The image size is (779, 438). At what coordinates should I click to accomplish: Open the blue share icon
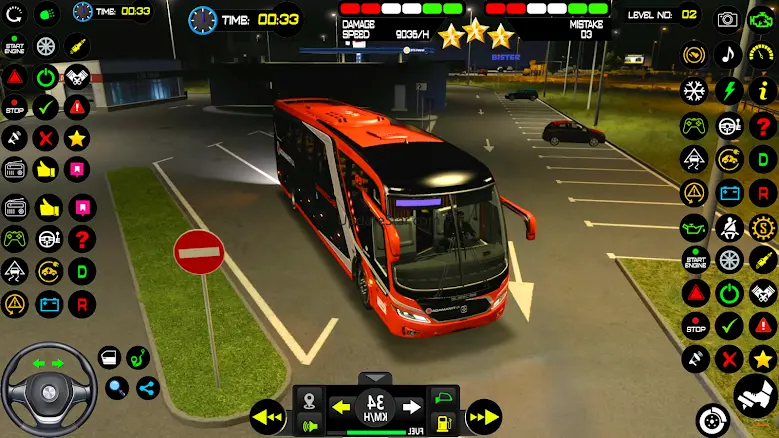(148, 388)
